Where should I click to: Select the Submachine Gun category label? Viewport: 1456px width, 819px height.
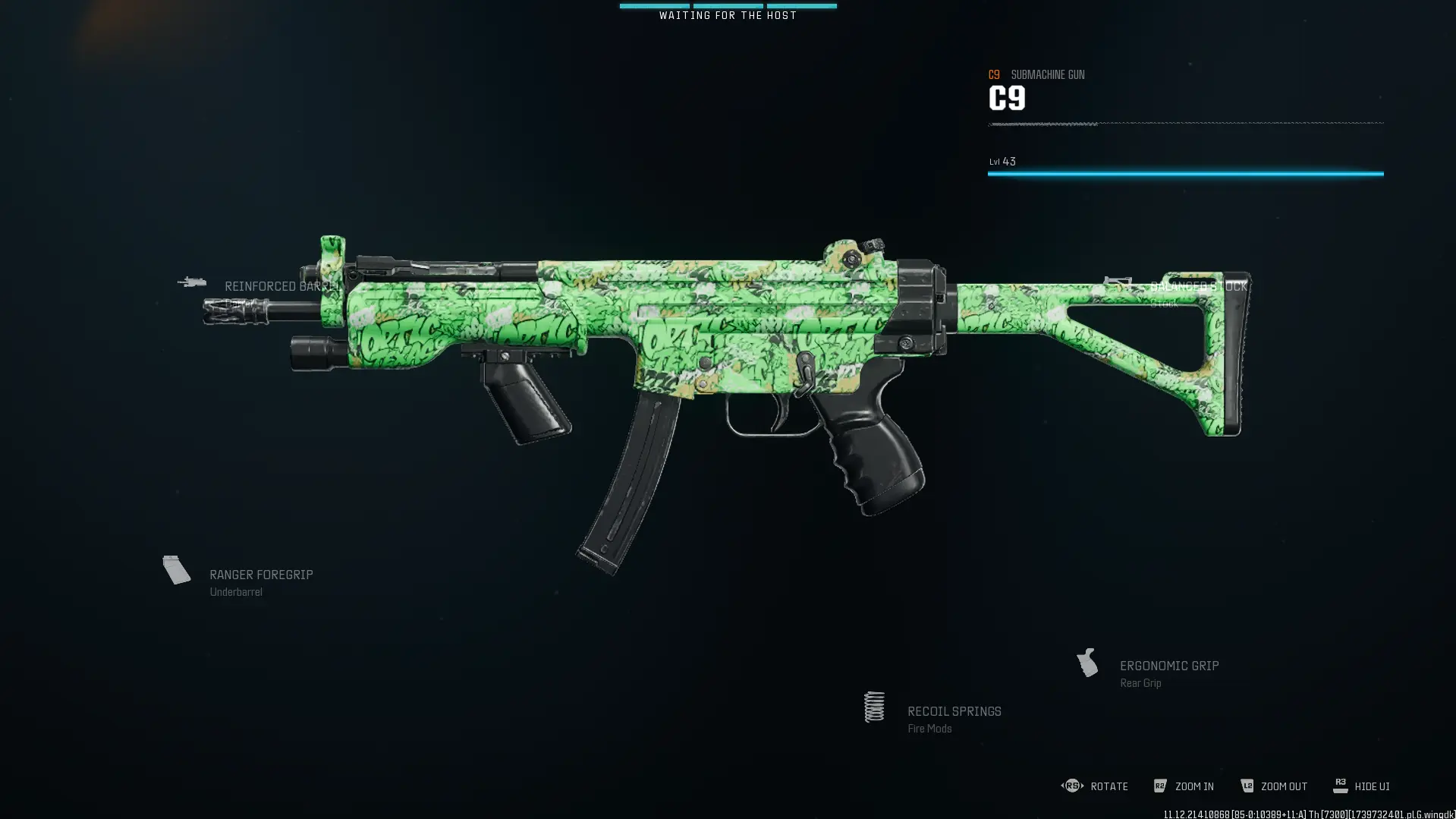pyautogui.click(x=1048, y=74)
